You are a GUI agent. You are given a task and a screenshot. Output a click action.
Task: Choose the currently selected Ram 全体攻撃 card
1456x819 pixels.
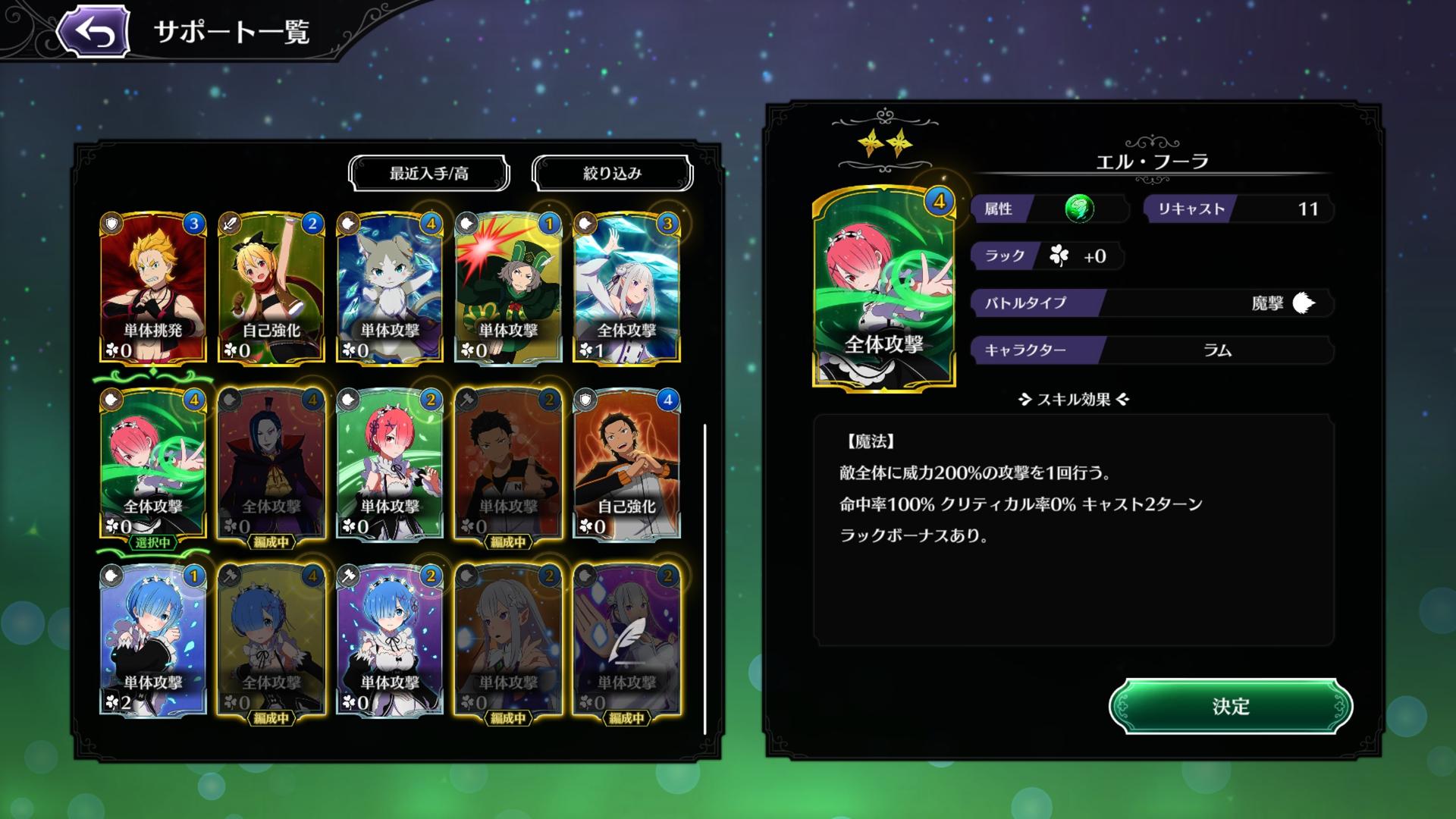click(153, 463)
